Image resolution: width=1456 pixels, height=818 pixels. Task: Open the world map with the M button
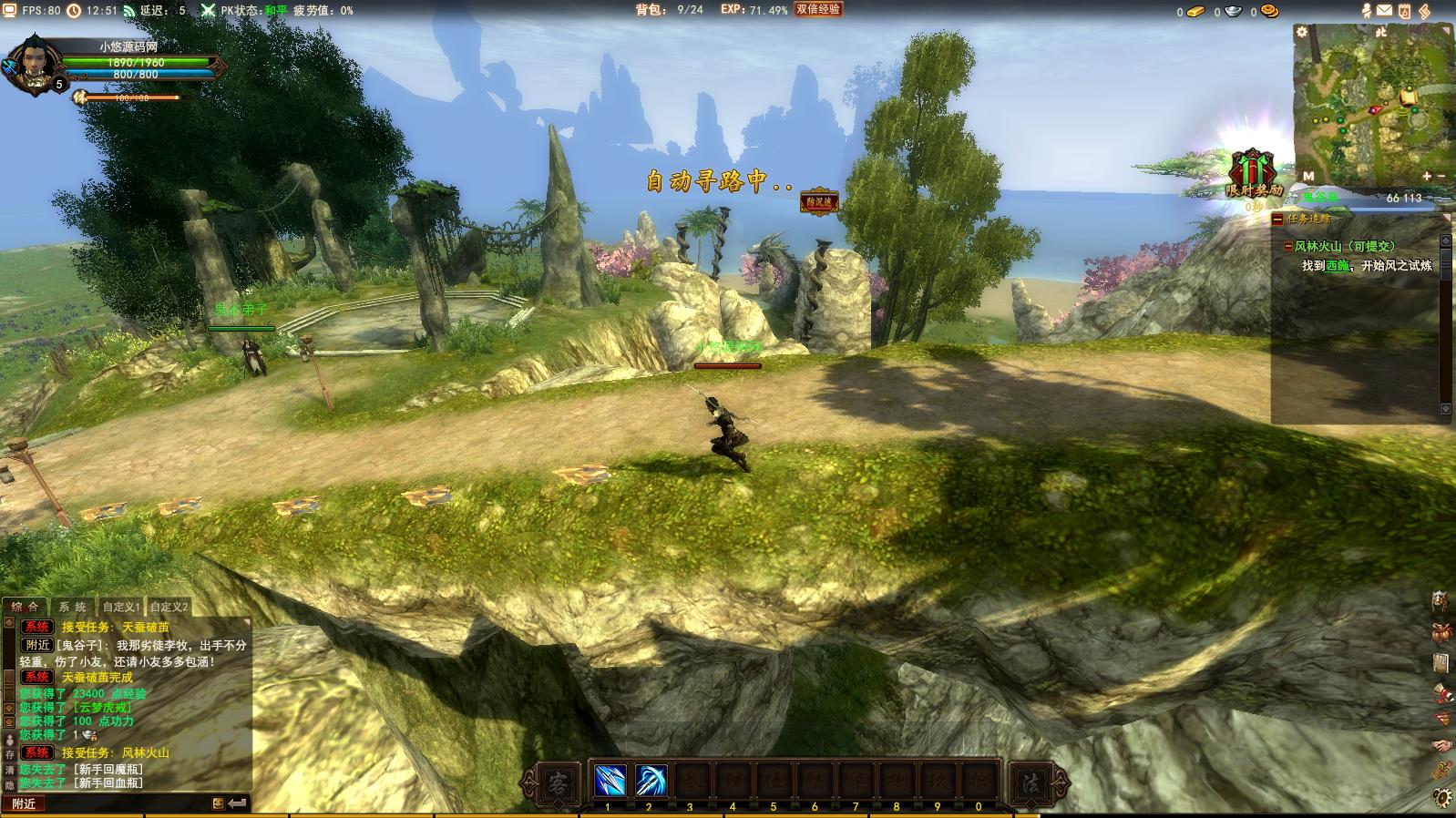click(1308, 176)
